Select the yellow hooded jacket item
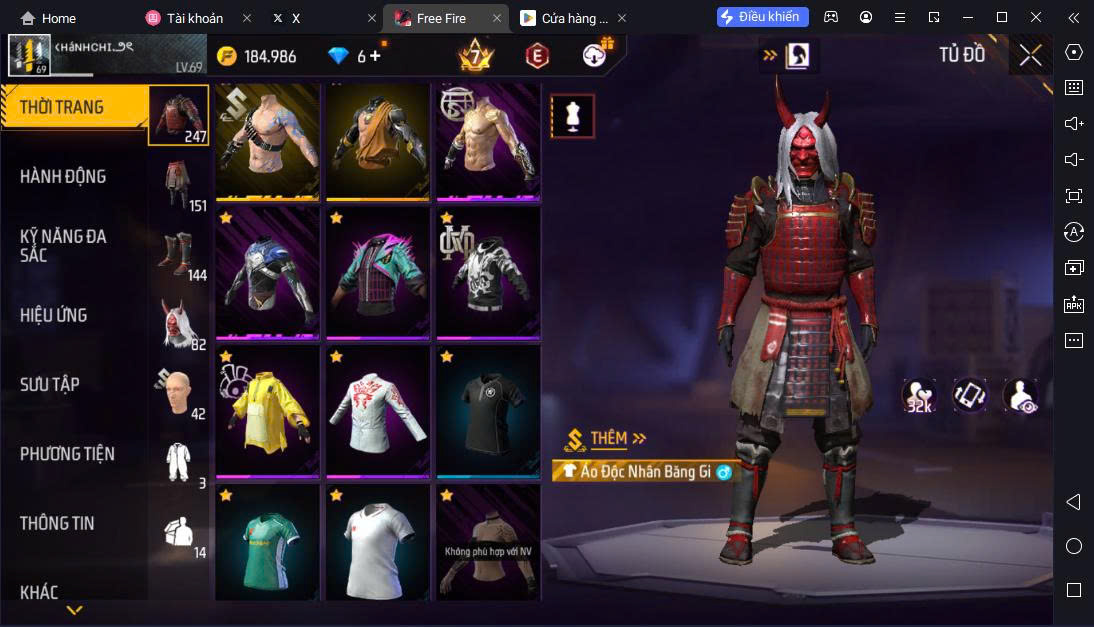This screenshot has height=627, width=1094. (x=267, y=411)
